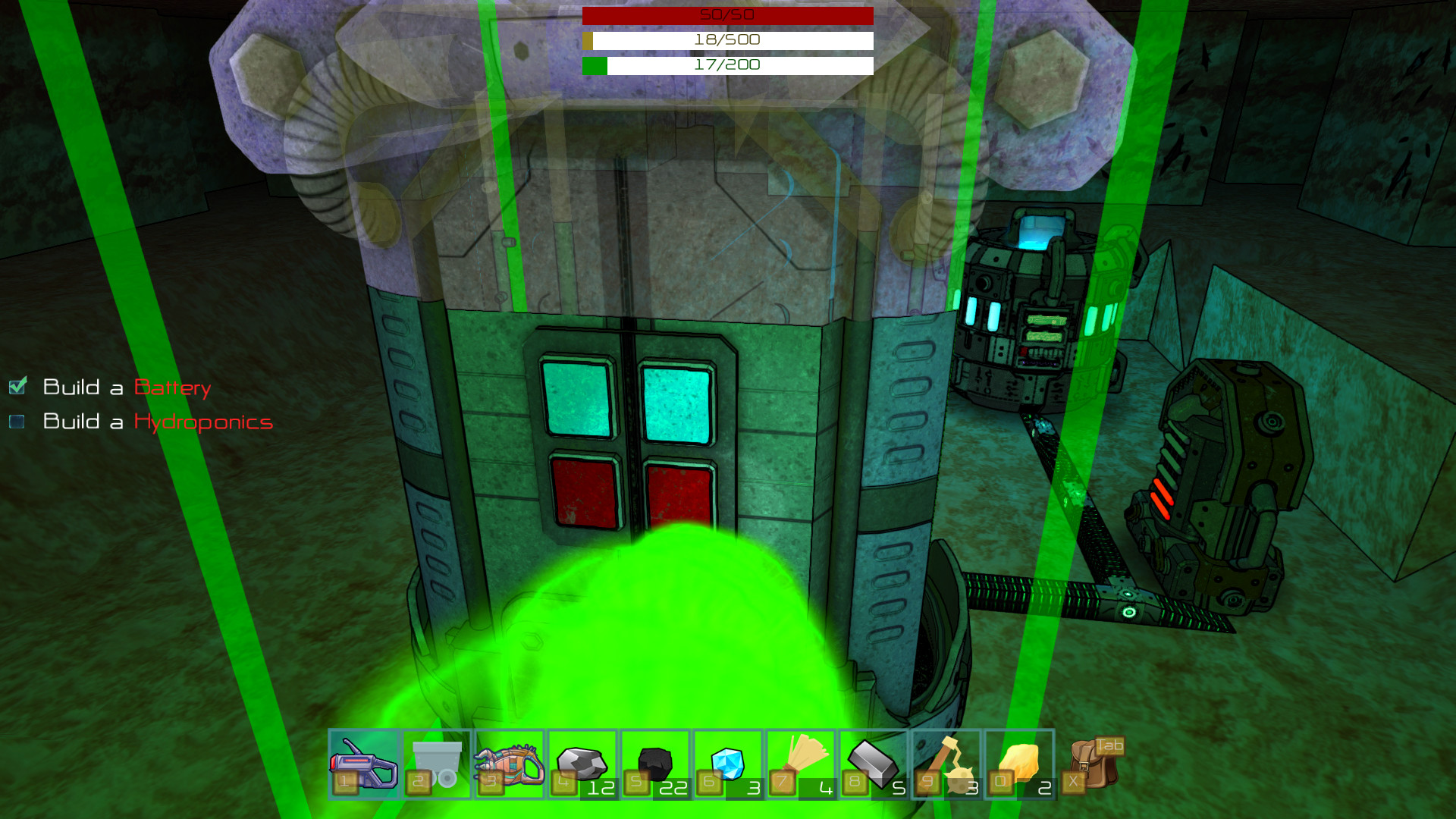Equip the jetpack in hotbar slot 3
1456x819 pixels.
click(x=508, y=764)
